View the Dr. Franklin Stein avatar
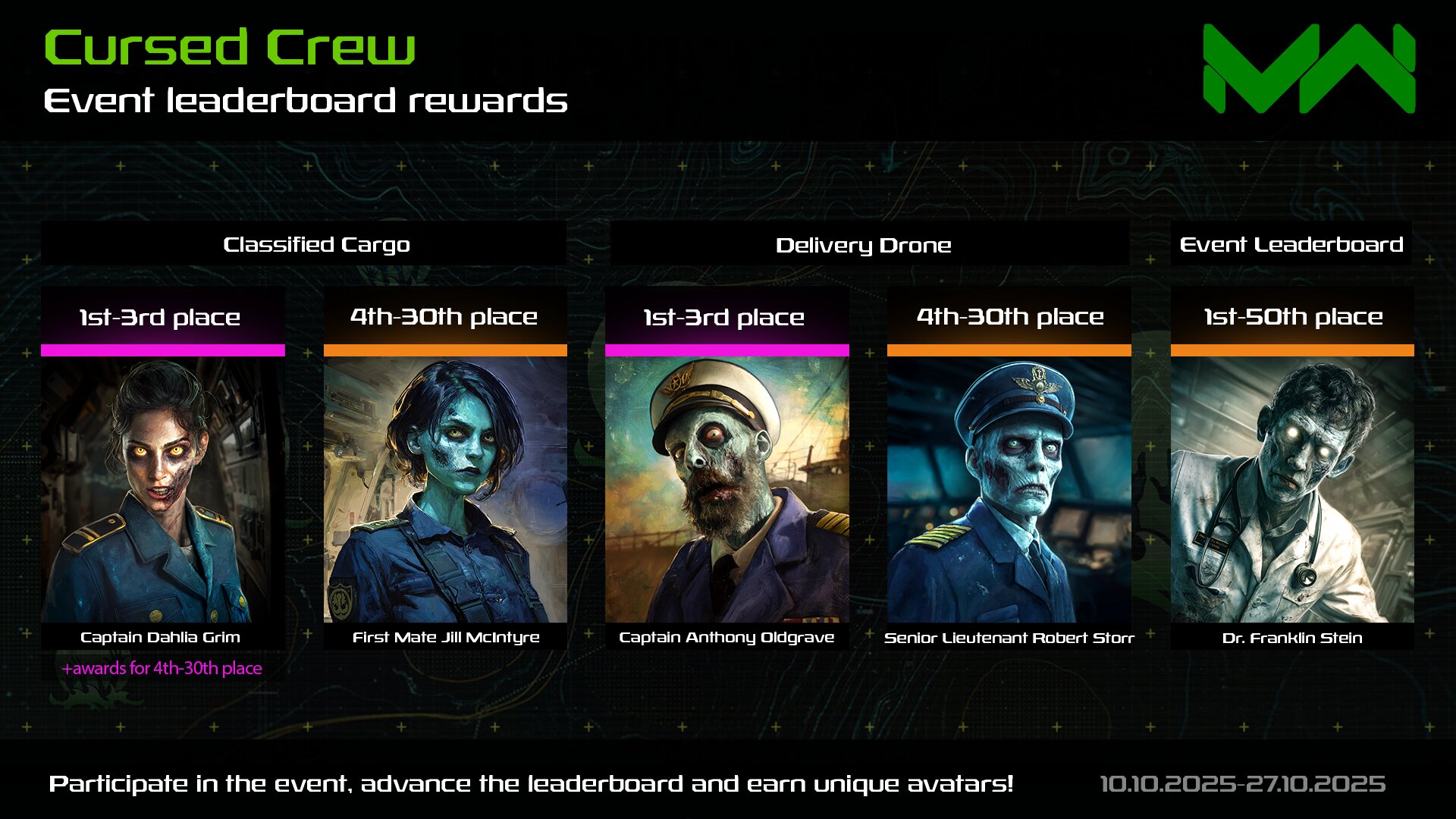The image size is (1456, 819). coord(1291,489)
